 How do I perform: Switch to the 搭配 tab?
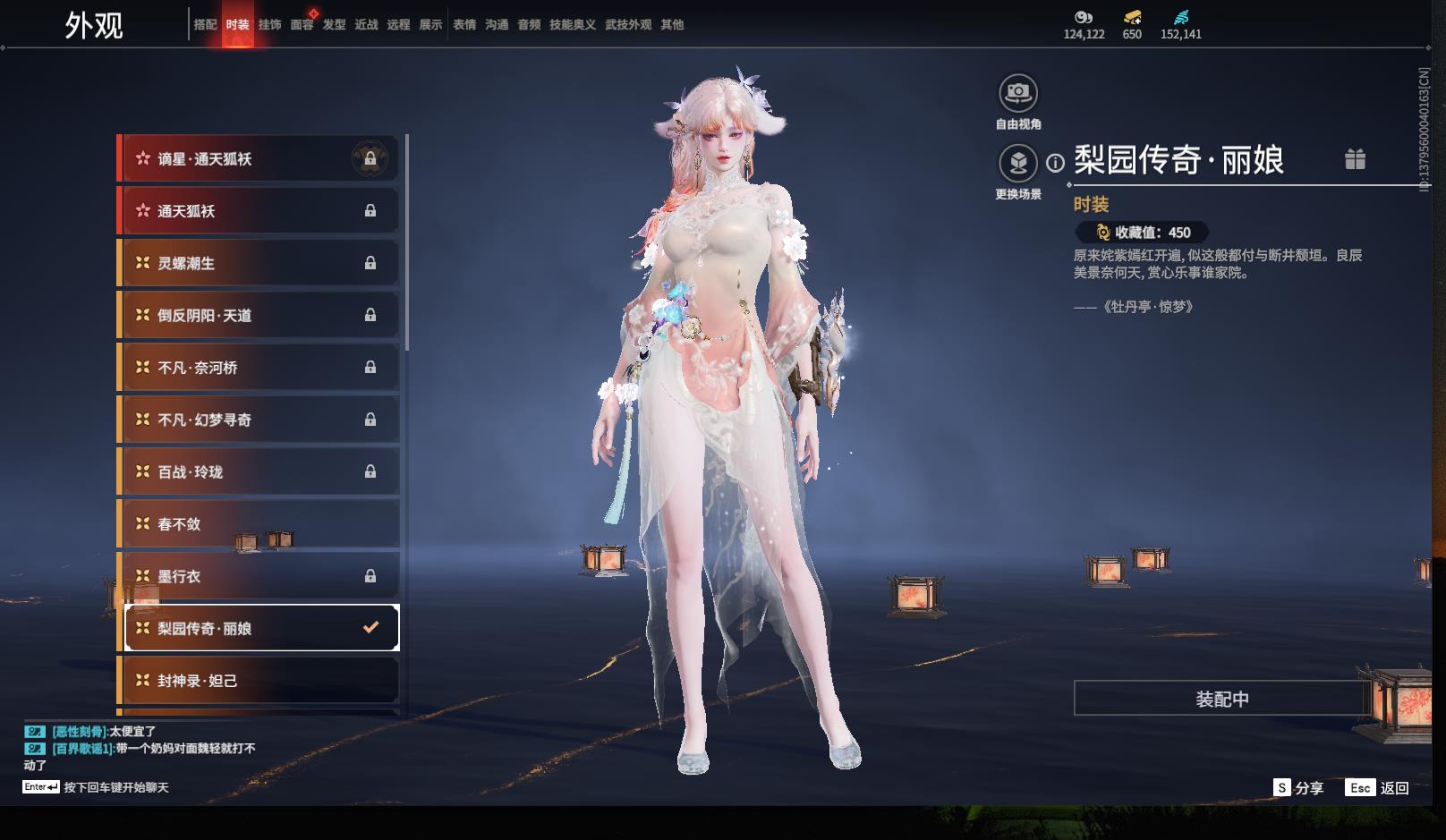pos(205,25)
